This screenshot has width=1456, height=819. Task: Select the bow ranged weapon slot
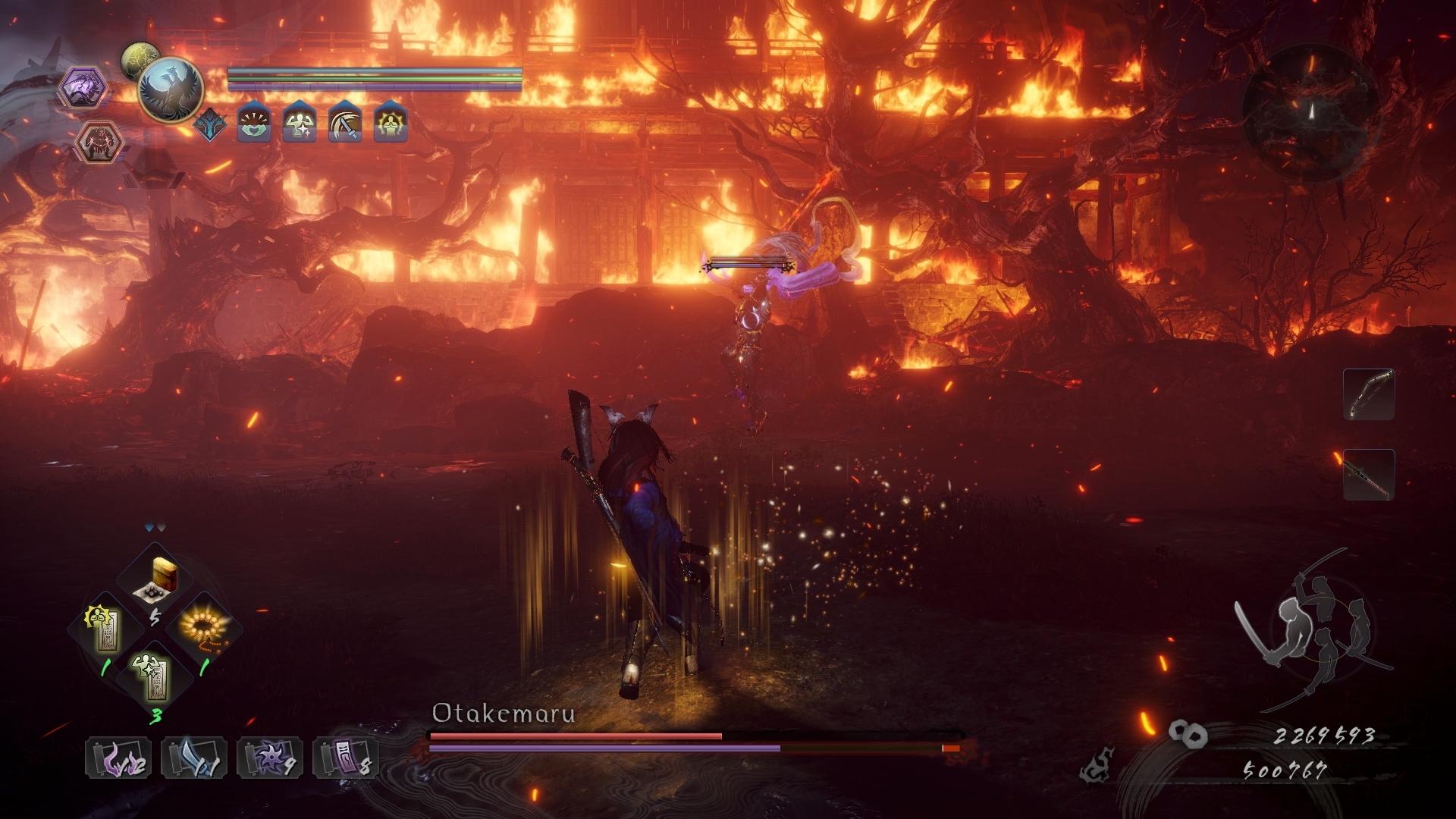1369,394
